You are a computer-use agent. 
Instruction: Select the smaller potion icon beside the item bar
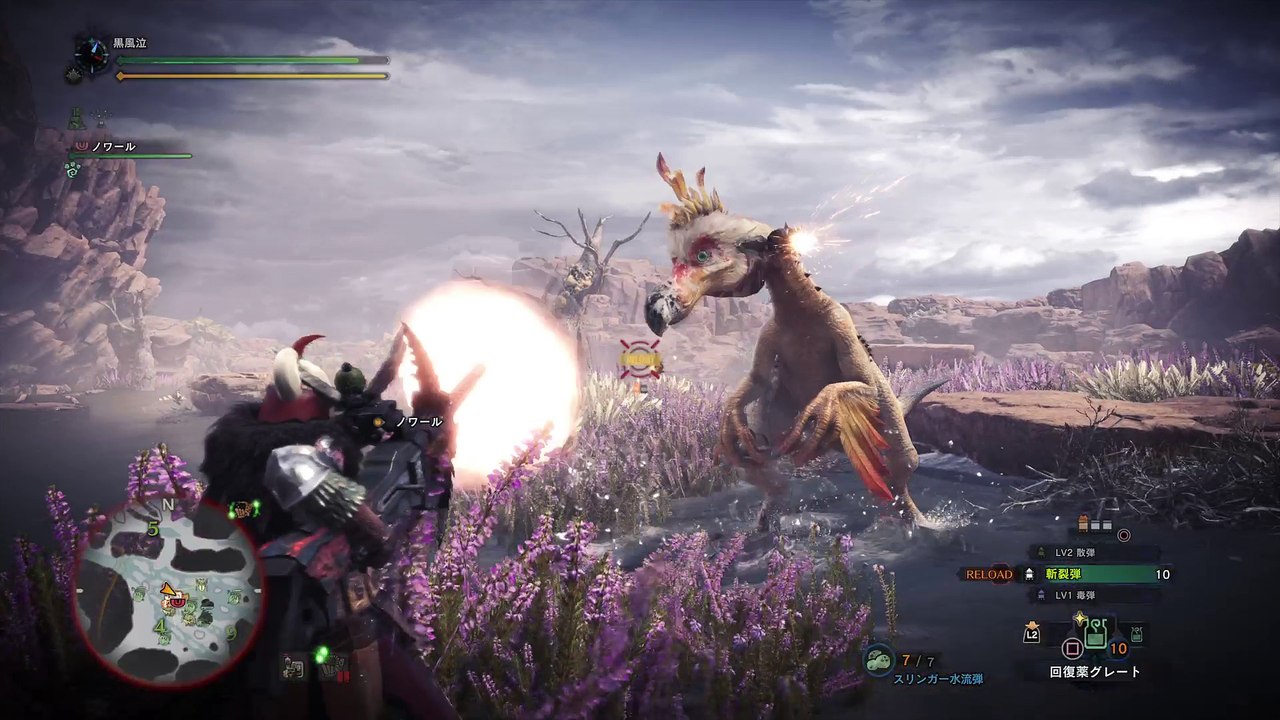(x=1135, y=633)
